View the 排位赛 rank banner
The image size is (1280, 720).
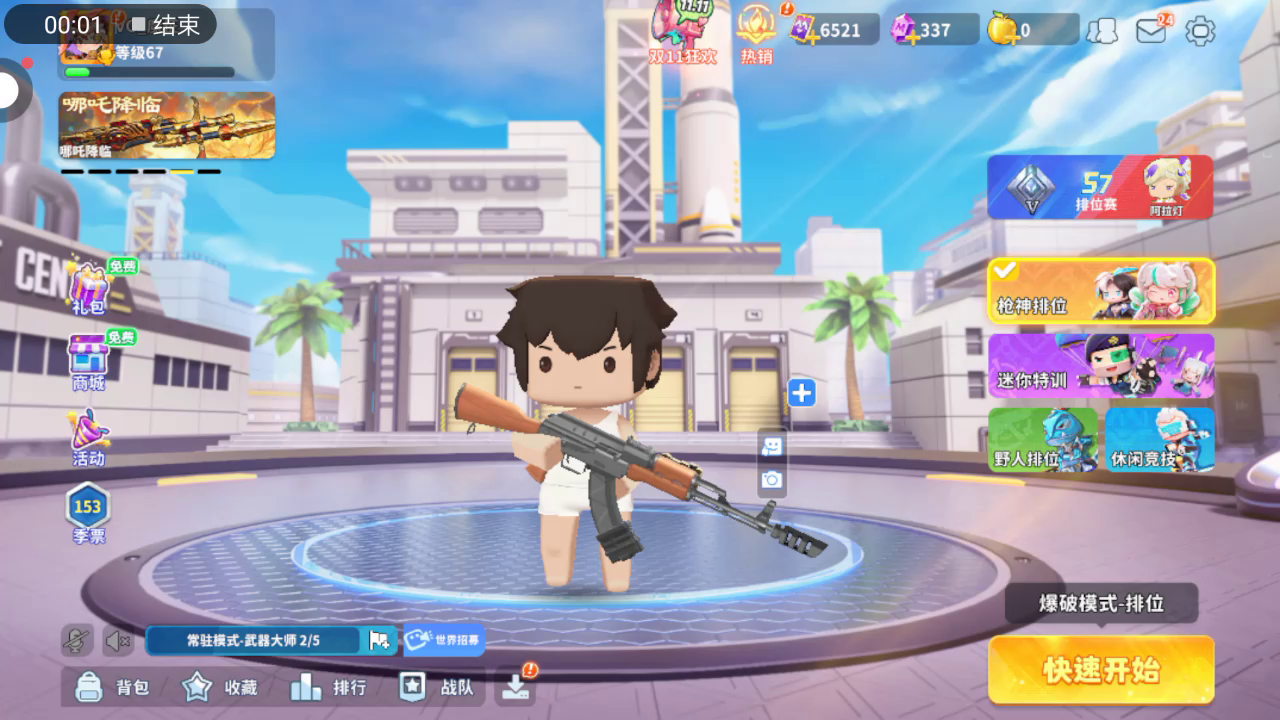coord(1100,187)
